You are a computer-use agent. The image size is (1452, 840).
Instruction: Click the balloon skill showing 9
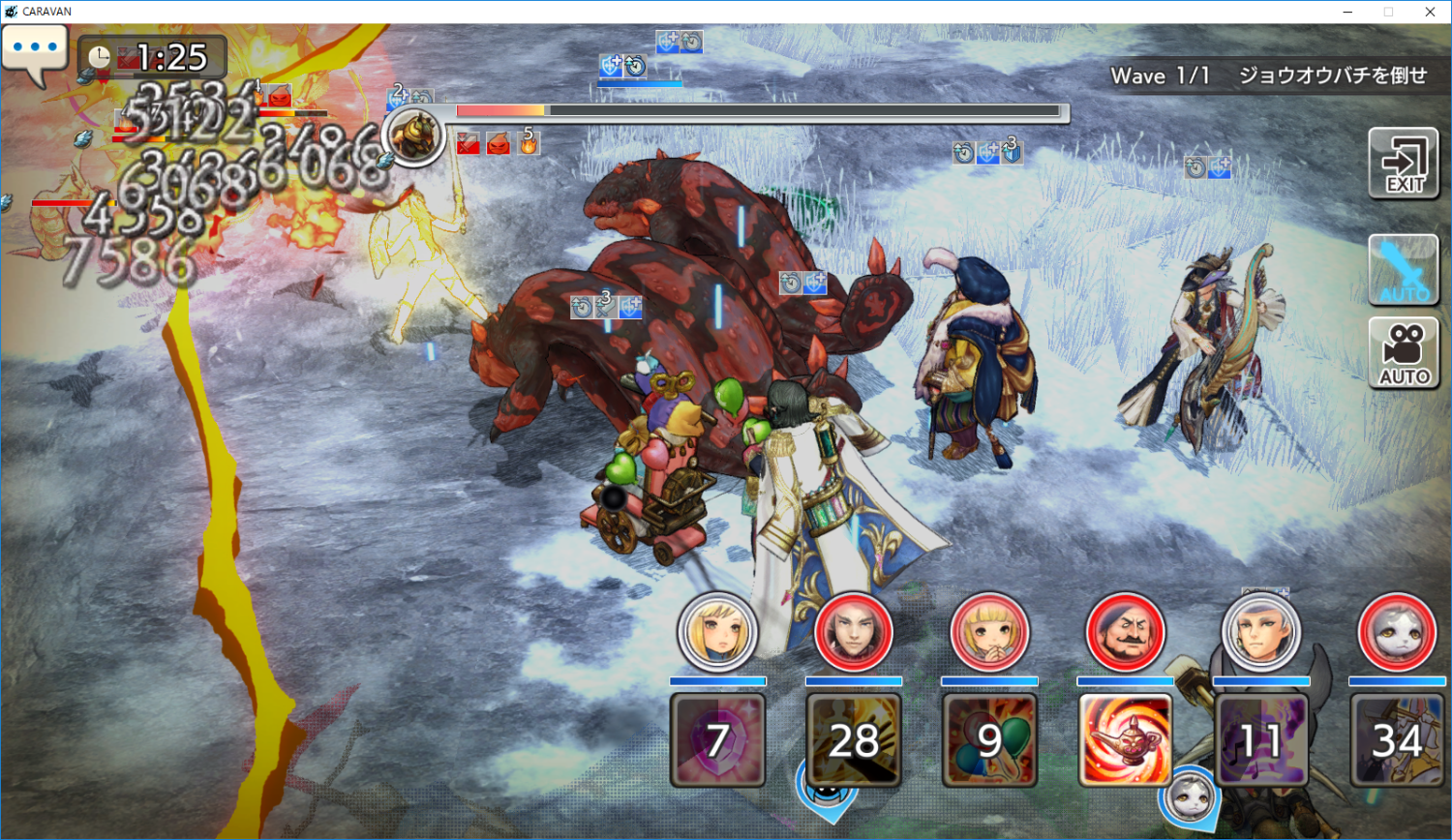coord(988,739)
